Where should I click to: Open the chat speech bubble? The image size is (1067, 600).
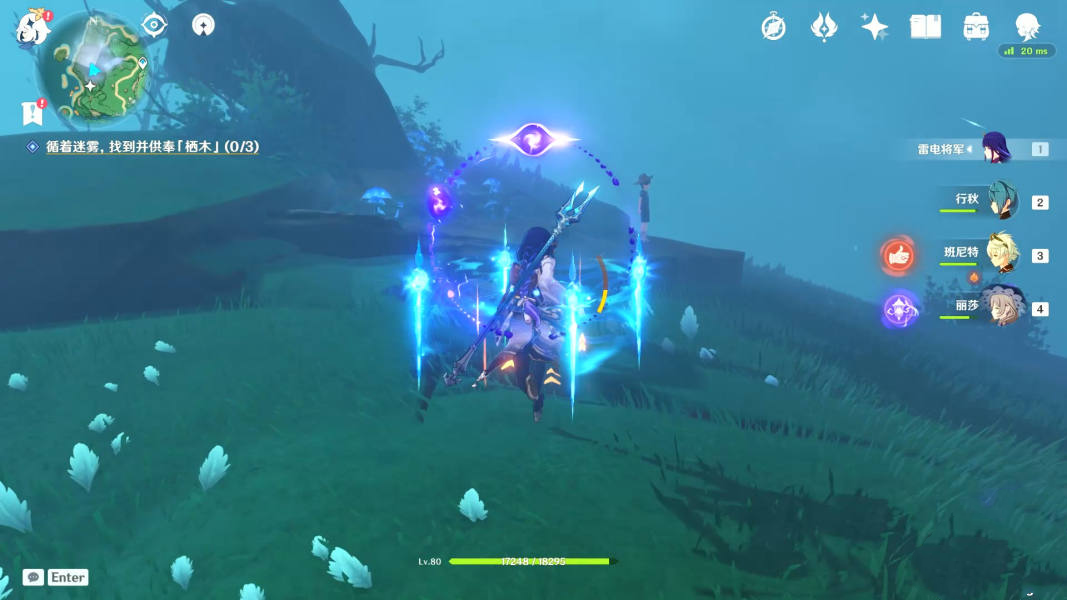click(33, 577)
